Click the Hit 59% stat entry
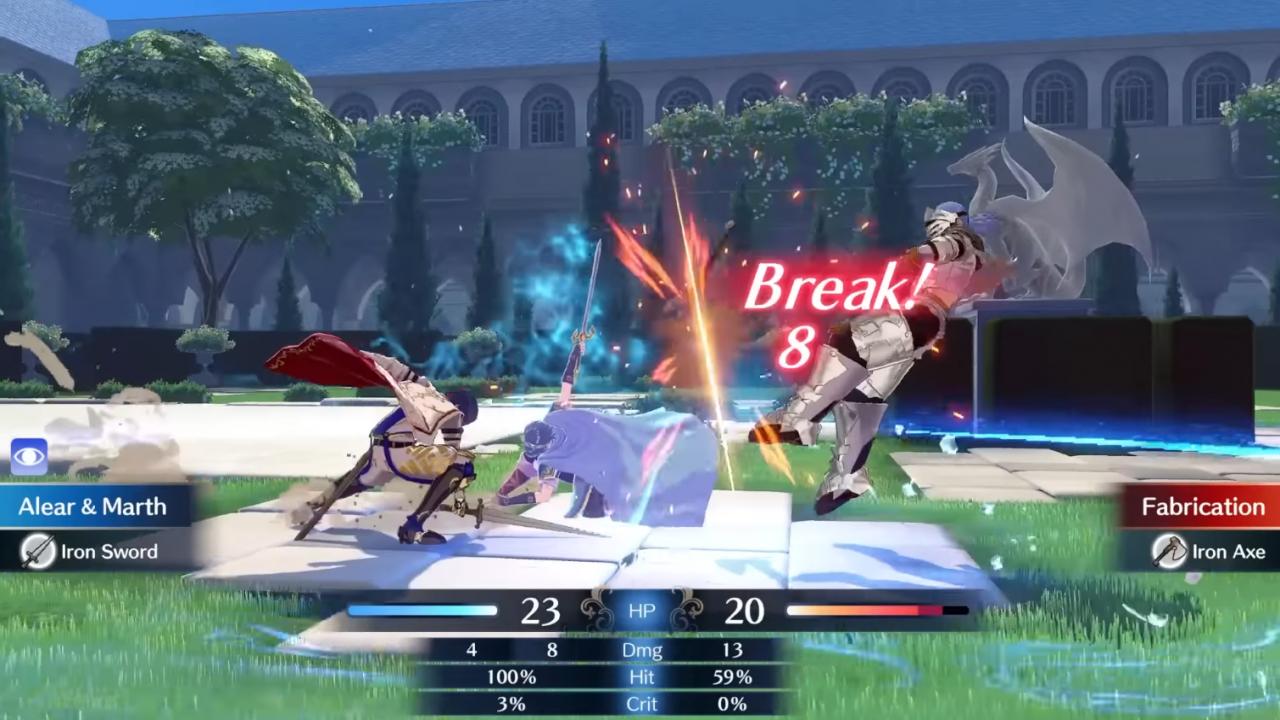Image resolution: width=1280 pixels, height=720 pixels. tap(735, 677)
